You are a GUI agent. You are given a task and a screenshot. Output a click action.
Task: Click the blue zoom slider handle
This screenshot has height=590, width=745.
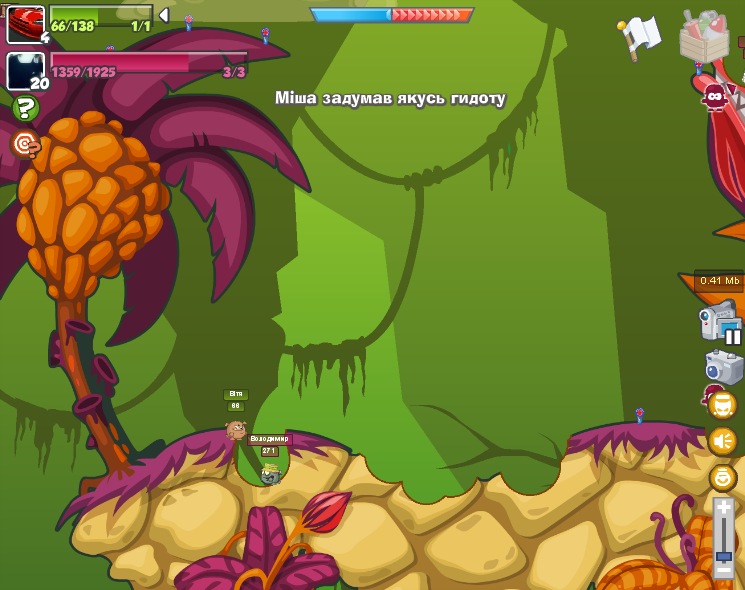[x=724, y=555]
